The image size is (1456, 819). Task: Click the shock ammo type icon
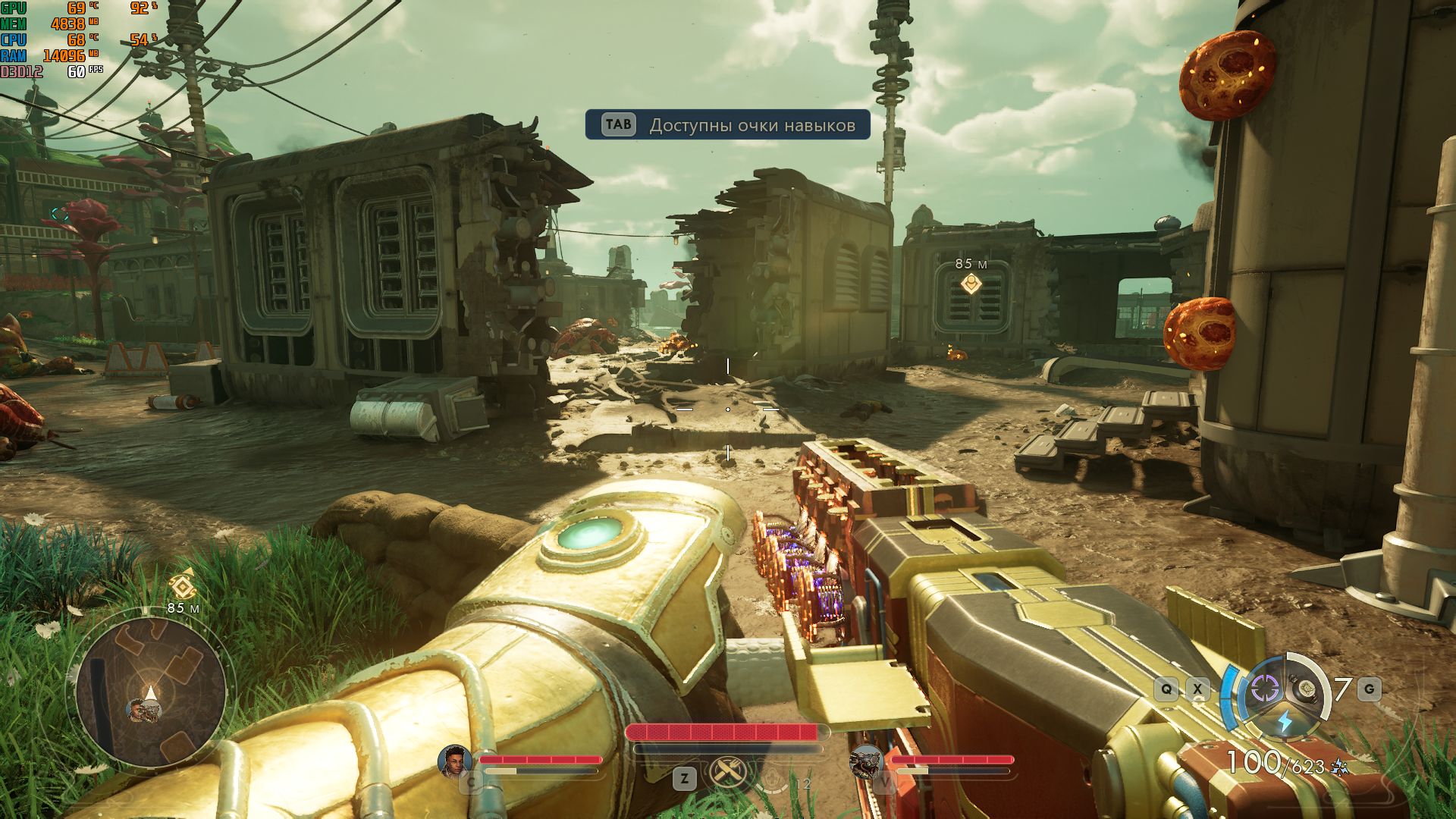coord(1340,767)
